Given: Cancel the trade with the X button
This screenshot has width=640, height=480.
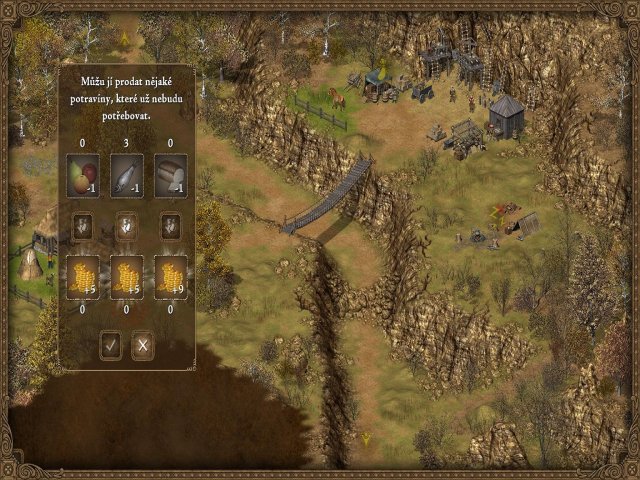Looking at the screenshot, I should pos(143,346).
